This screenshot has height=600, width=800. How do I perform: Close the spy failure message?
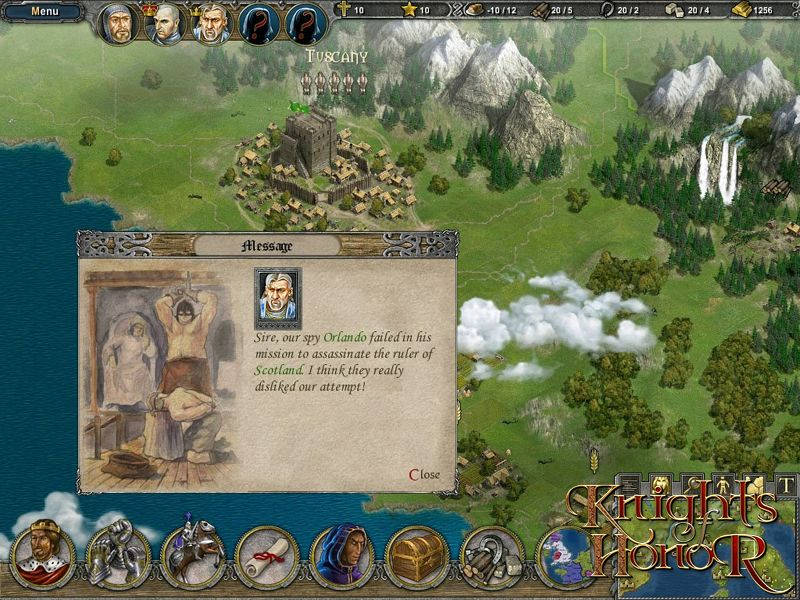point(424,474)
